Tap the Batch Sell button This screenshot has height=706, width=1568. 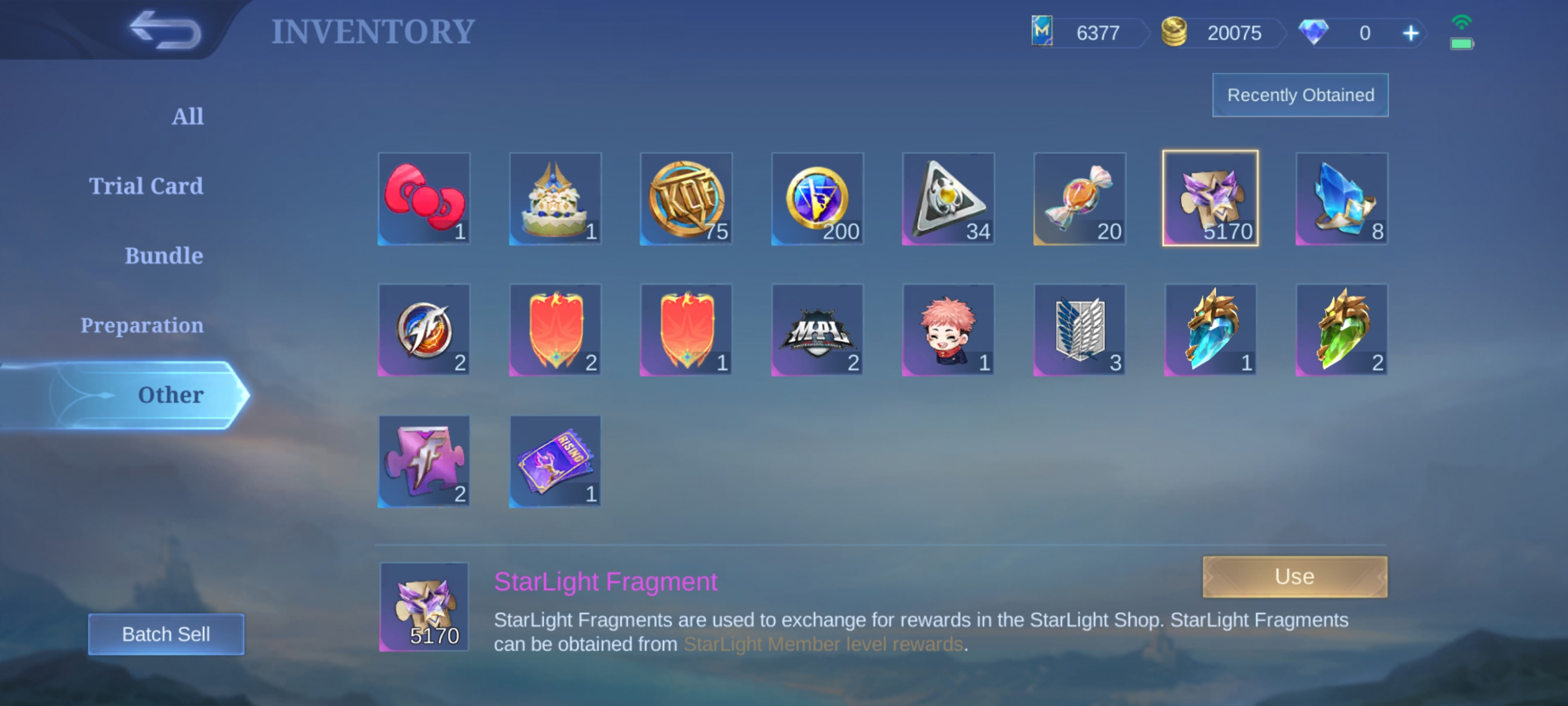point(166,634)
